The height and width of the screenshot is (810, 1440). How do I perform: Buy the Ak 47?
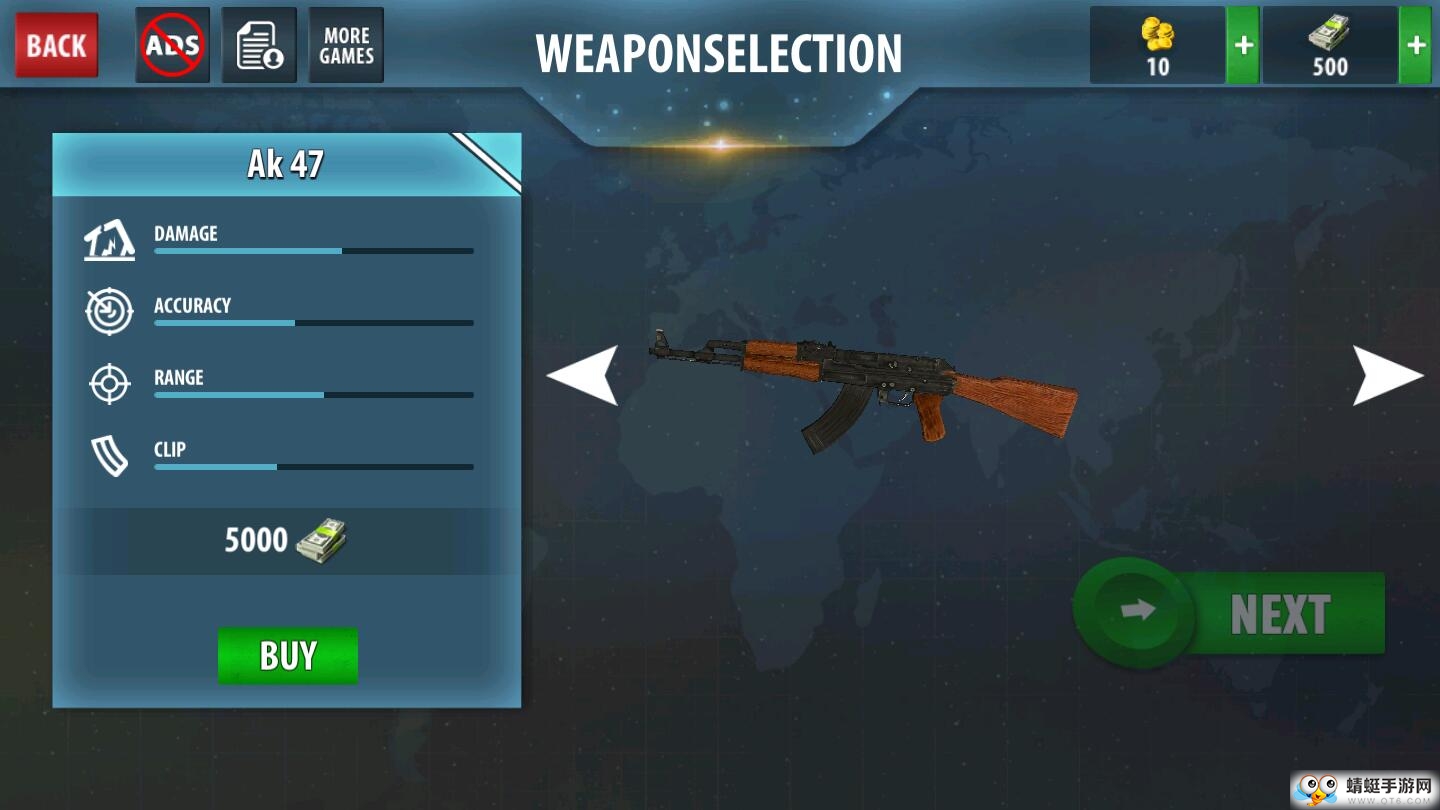pyautogui.click(x=288, y=655)
